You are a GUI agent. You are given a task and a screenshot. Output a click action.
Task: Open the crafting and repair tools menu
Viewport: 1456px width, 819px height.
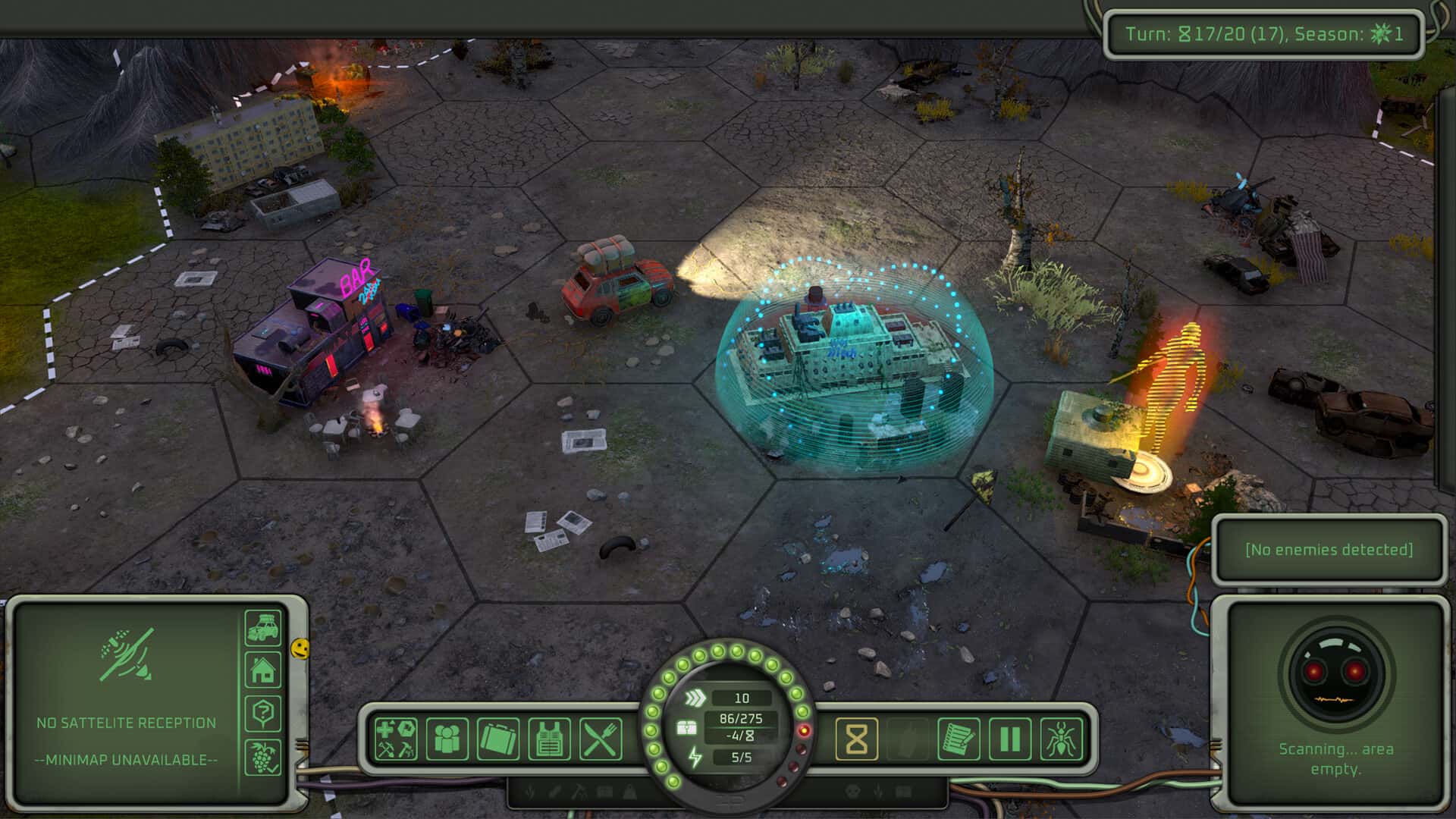(396, 739)
